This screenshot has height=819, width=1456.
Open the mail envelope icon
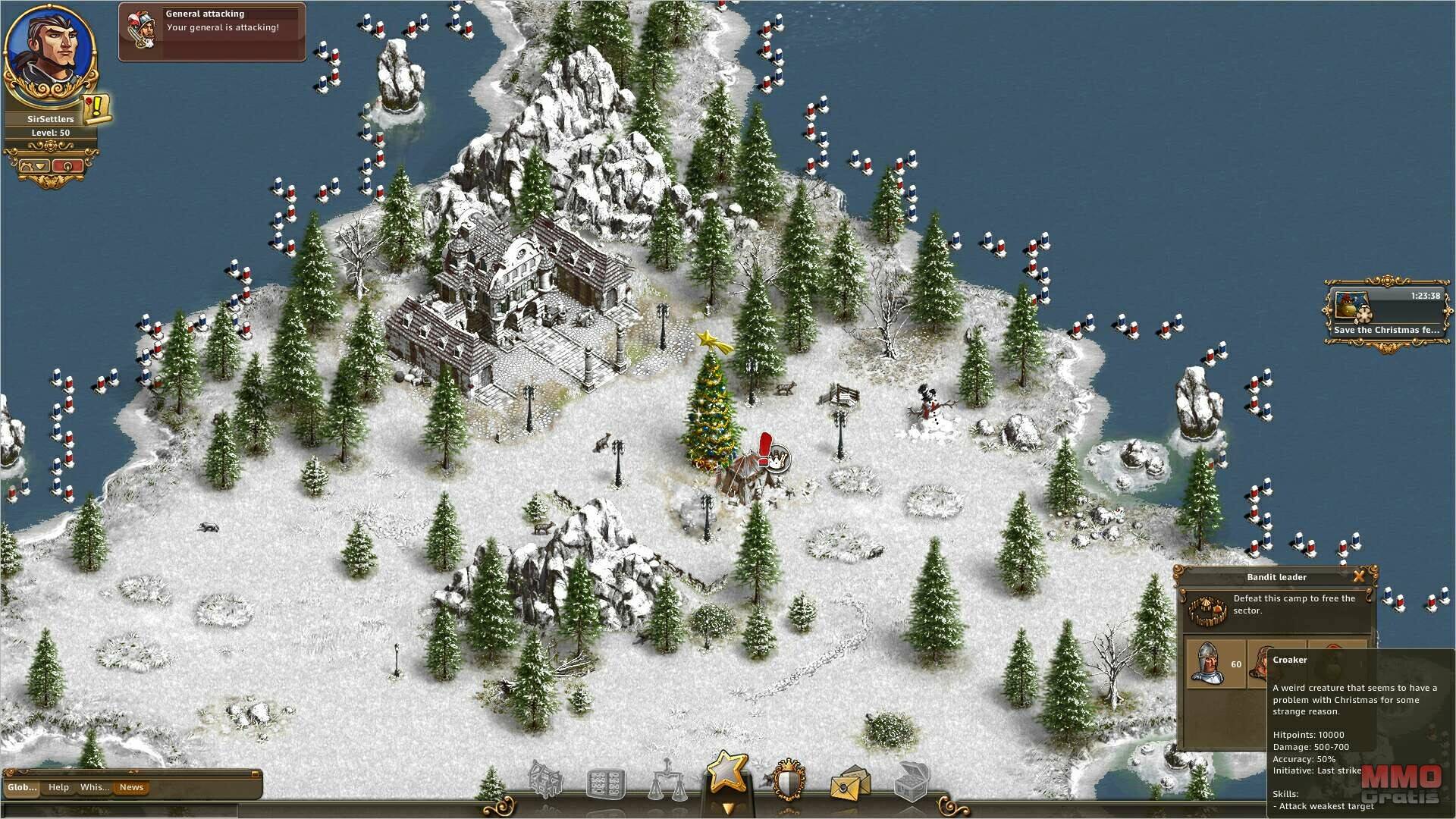click(x=849, y=784)
